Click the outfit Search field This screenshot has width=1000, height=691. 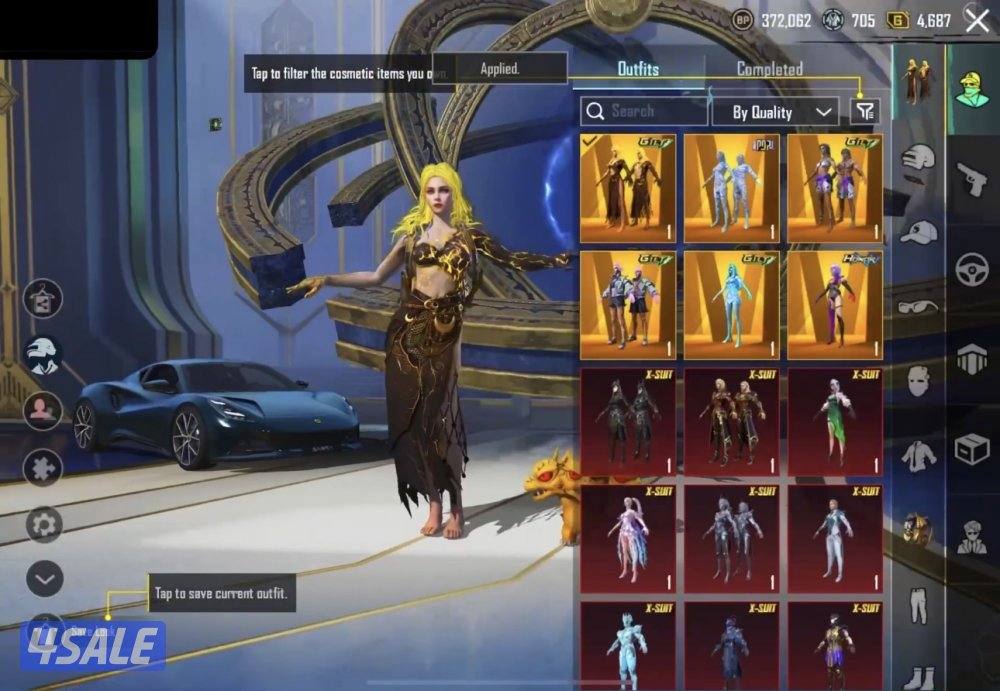point(643,111)
